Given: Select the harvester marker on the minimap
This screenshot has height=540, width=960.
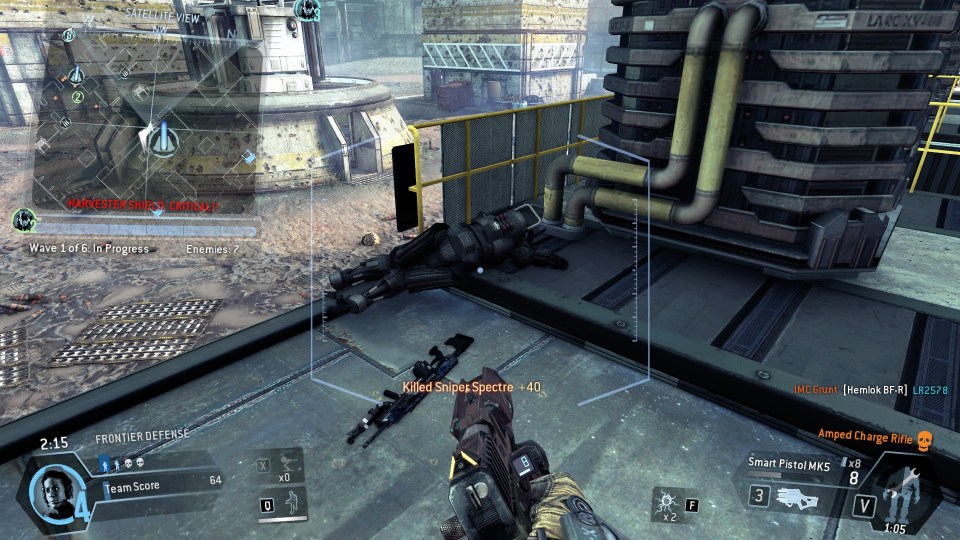Looking at the screenshot, I should (x=158, y=136).
